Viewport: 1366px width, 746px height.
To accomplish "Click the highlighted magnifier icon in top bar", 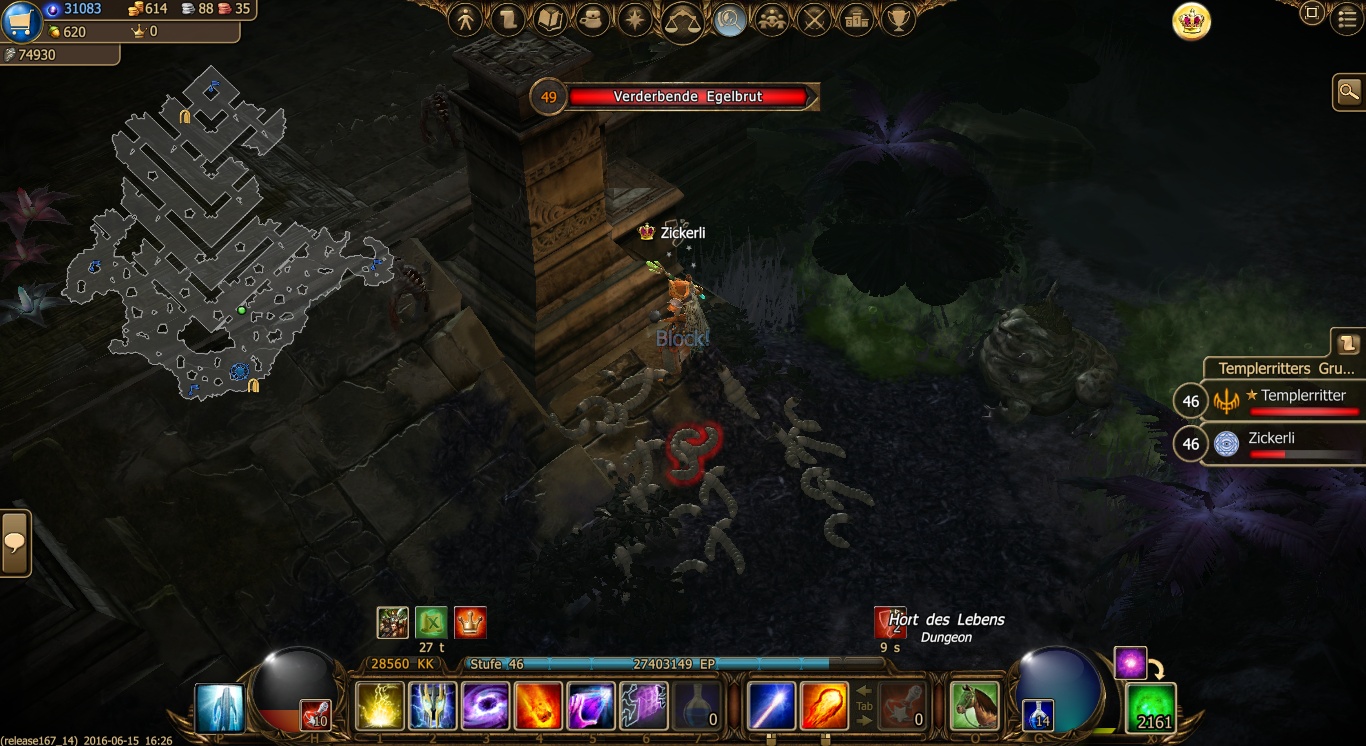I will coord(730,20).
